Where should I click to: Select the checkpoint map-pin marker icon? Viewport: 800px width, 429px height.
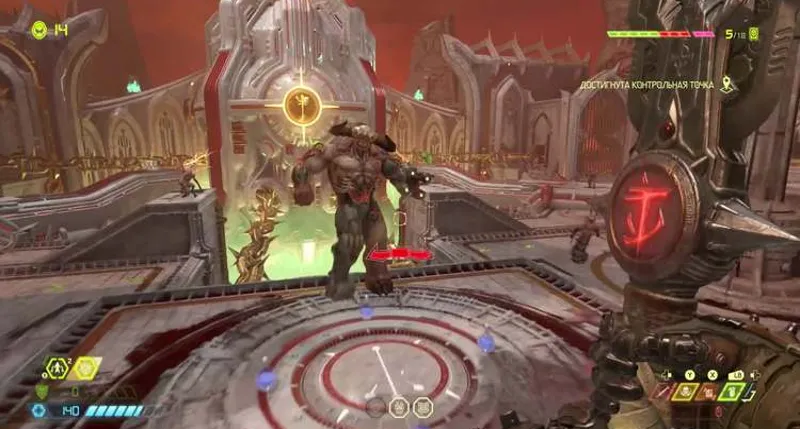click(727, 85)
